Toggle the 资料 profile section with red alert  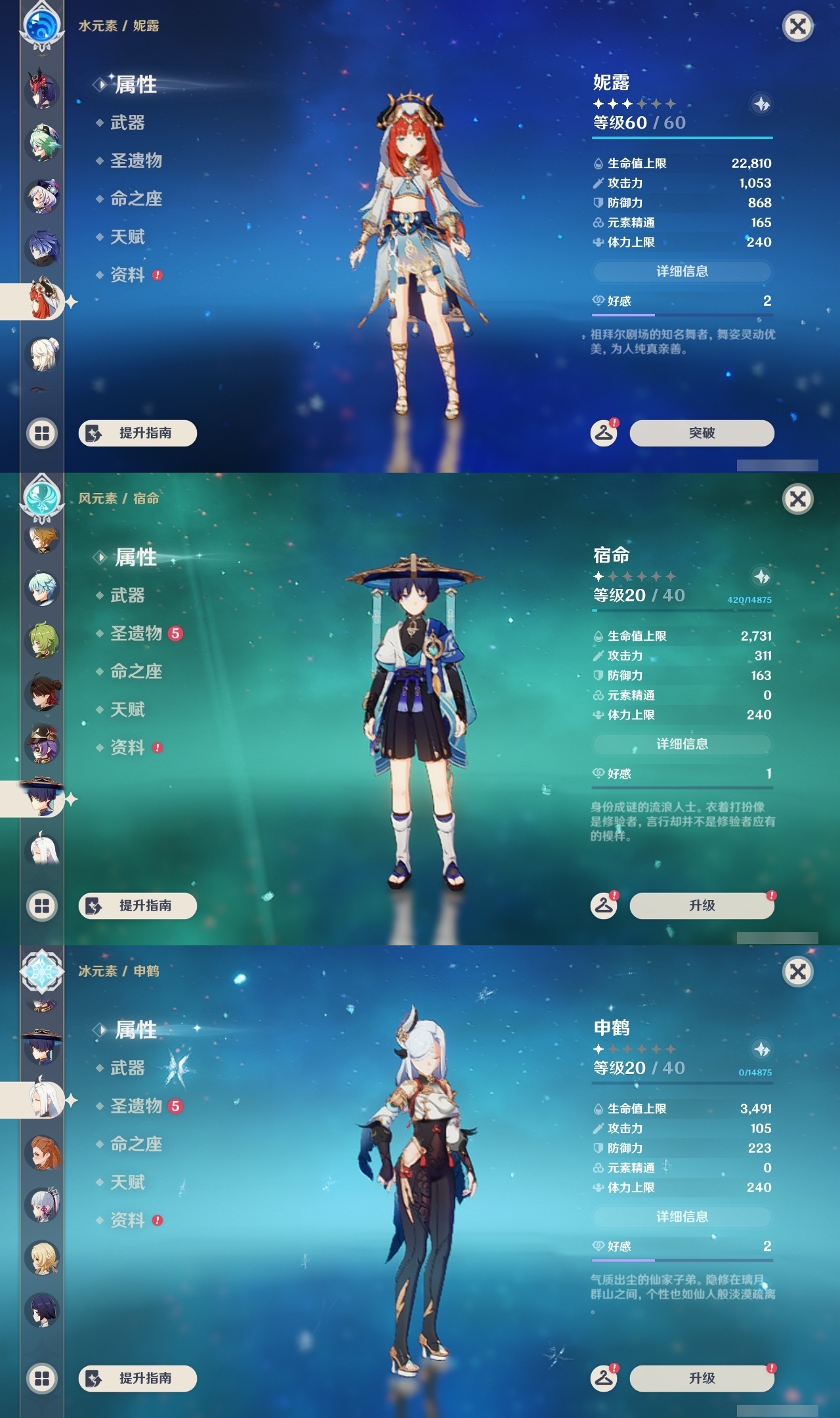click(x=128, y=274)
